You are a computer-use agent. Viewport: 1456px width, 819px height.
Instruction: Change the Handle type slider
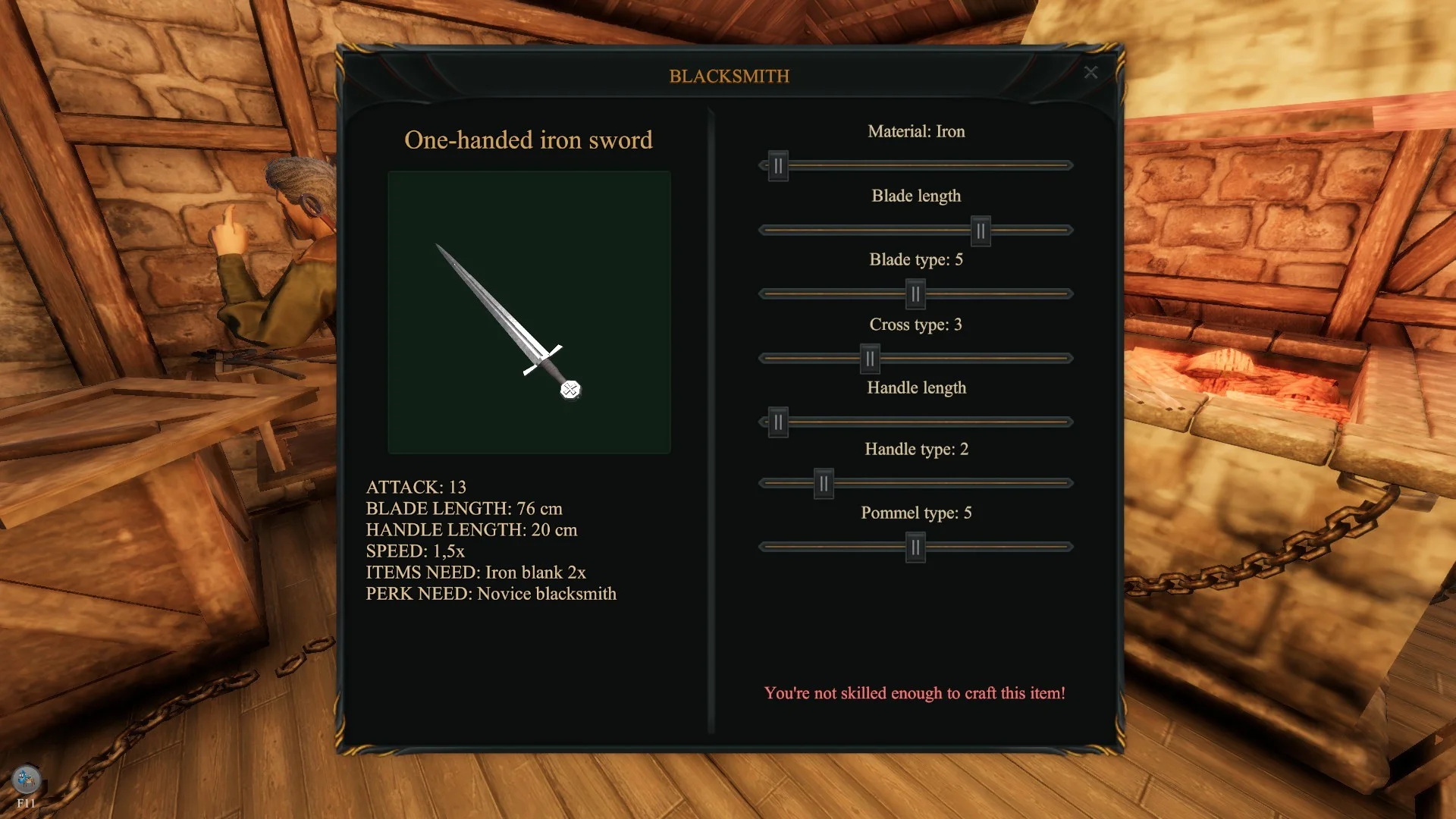click(x=824, y=484)
